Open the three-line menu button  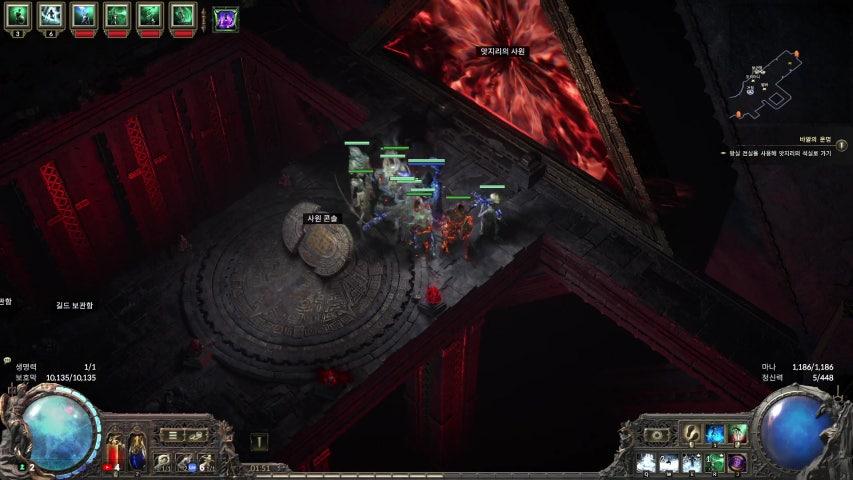[x=173, y=435]
